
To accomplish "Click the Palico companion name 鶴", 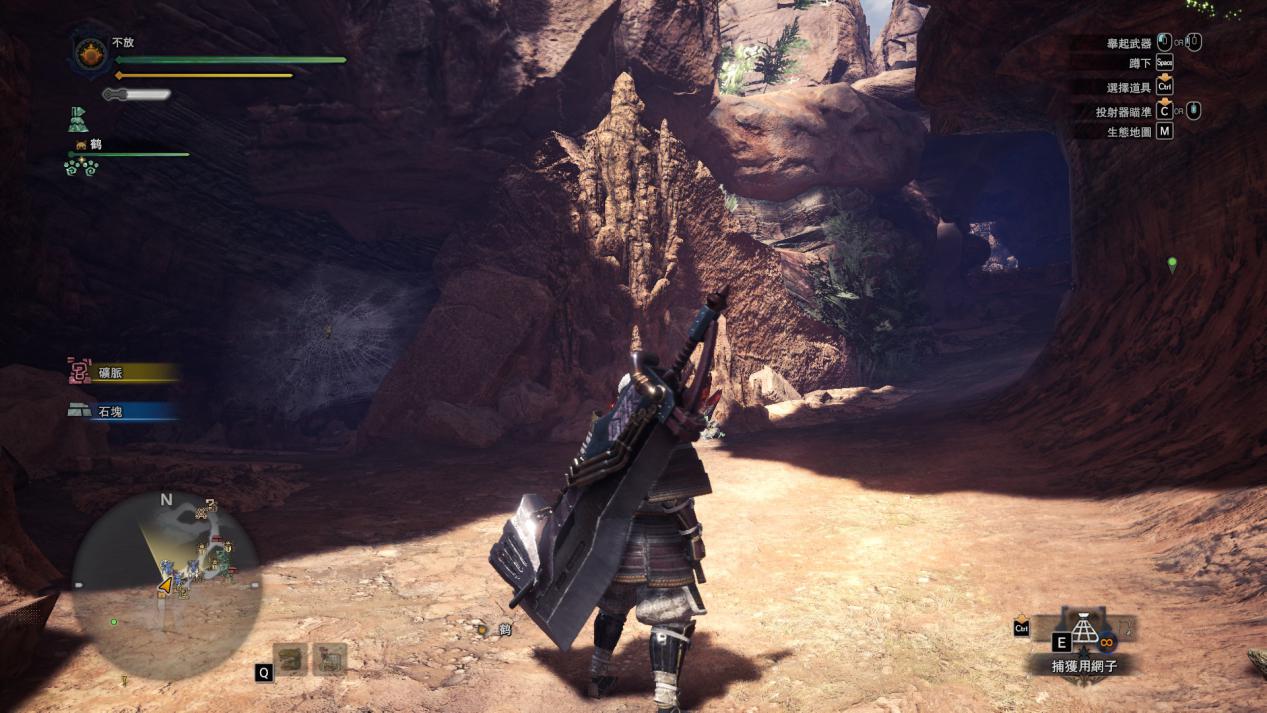I will pyautogui.click(x=95, y=145).
